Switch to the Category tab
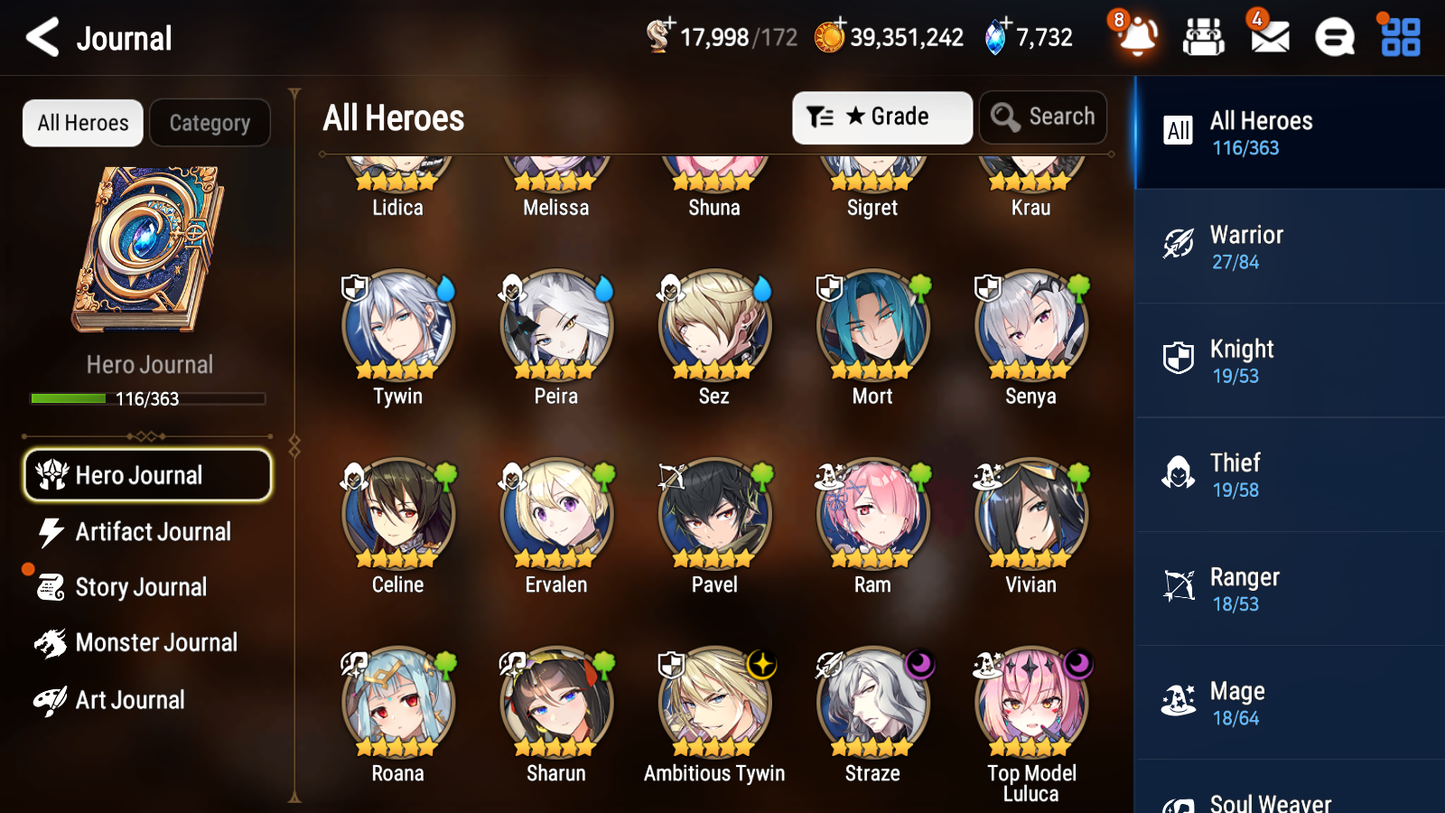 [x=210, y=122]
